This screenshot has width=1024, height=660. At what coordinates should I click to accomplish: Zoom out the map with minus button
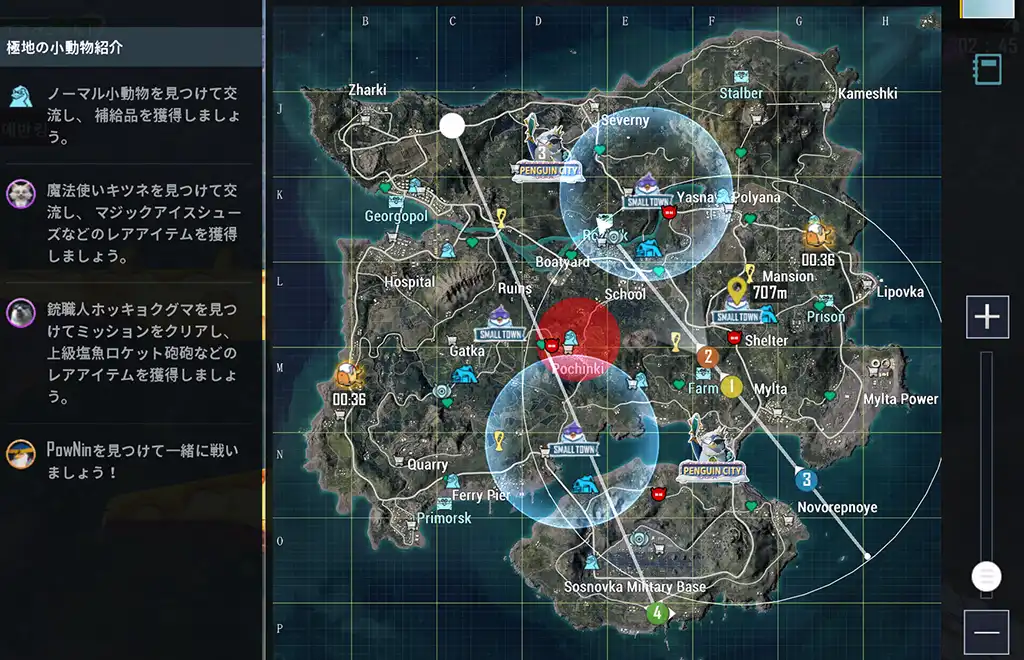pos(987,632)
